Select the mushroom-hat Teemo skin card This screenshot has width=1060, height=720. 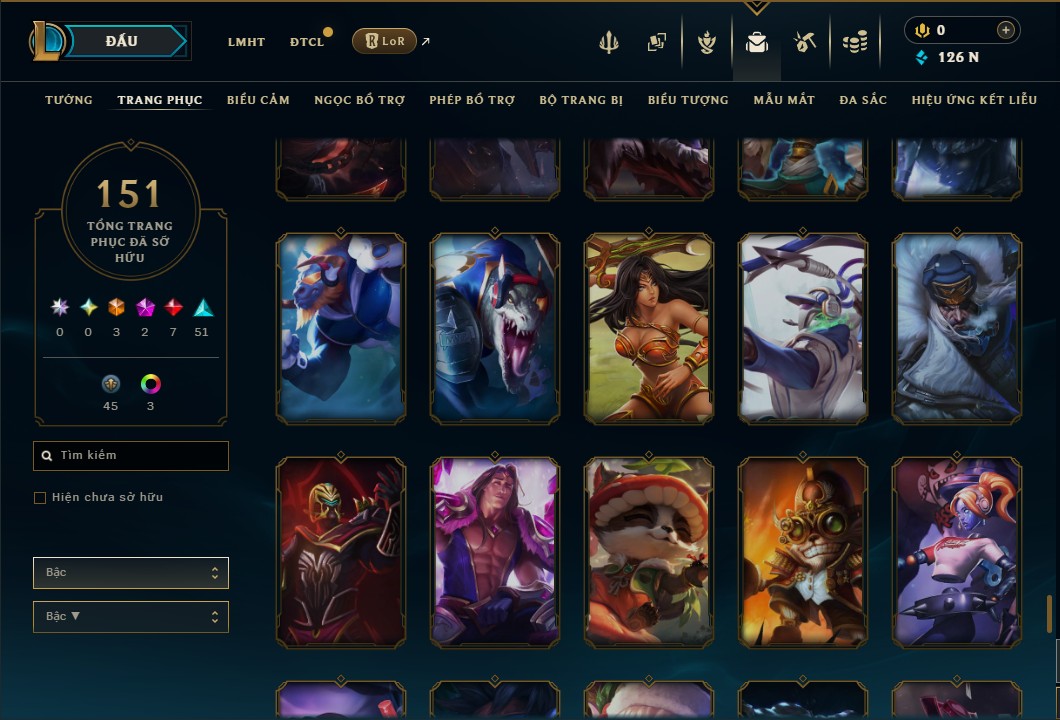pyautogui.click(x=649, y=552)
